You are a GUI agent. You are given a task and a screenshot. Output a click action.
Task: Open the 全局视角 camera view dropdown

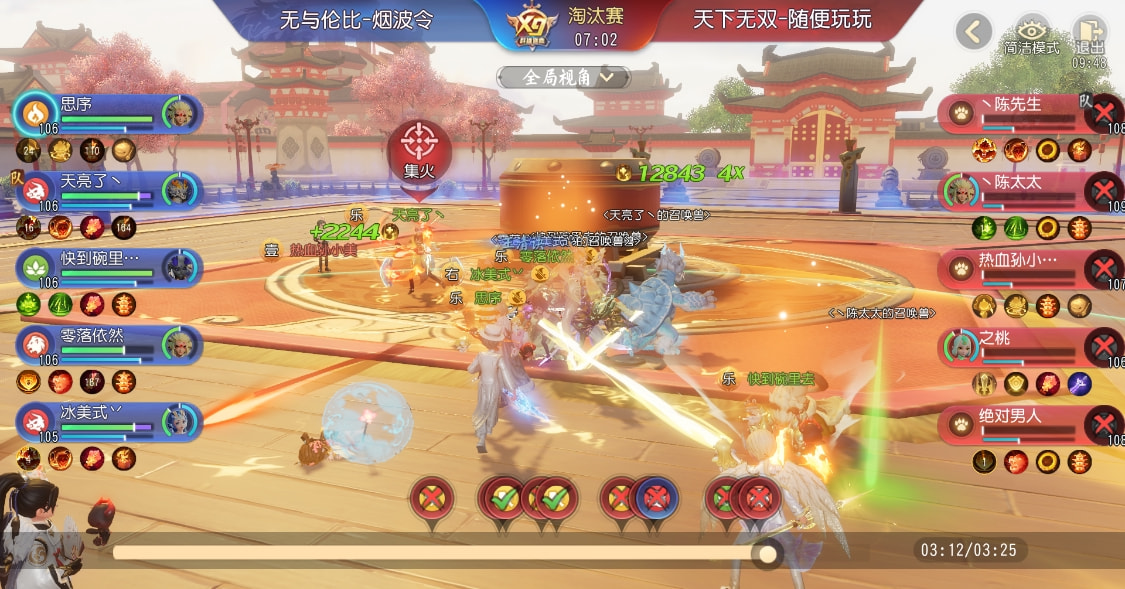click(564, 77)
